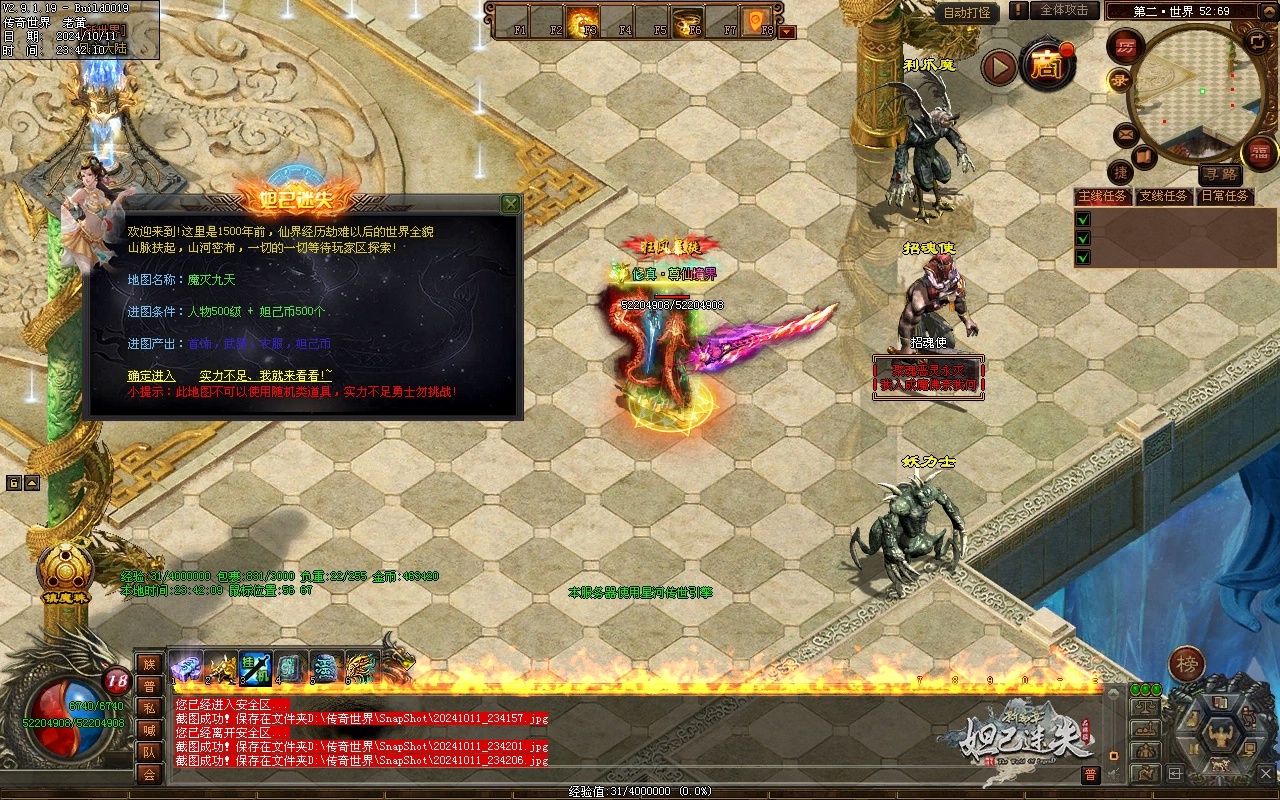Switch to the 支线任务 tab
Viewport: 1280px width, 800px height.
[1164, 196]
